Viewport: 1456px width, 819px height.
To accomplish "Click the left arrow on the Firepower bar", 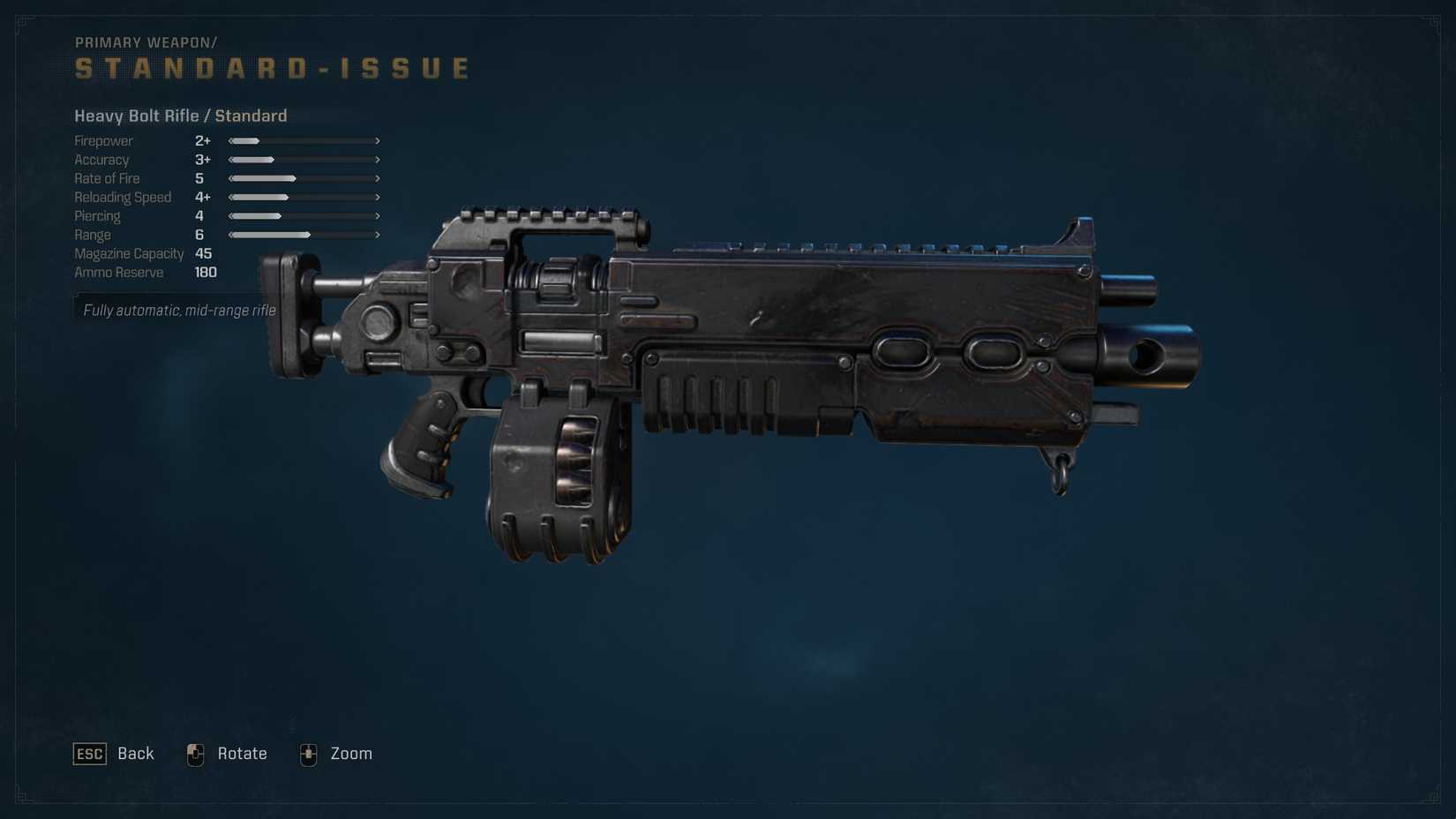I will point(230,140).
